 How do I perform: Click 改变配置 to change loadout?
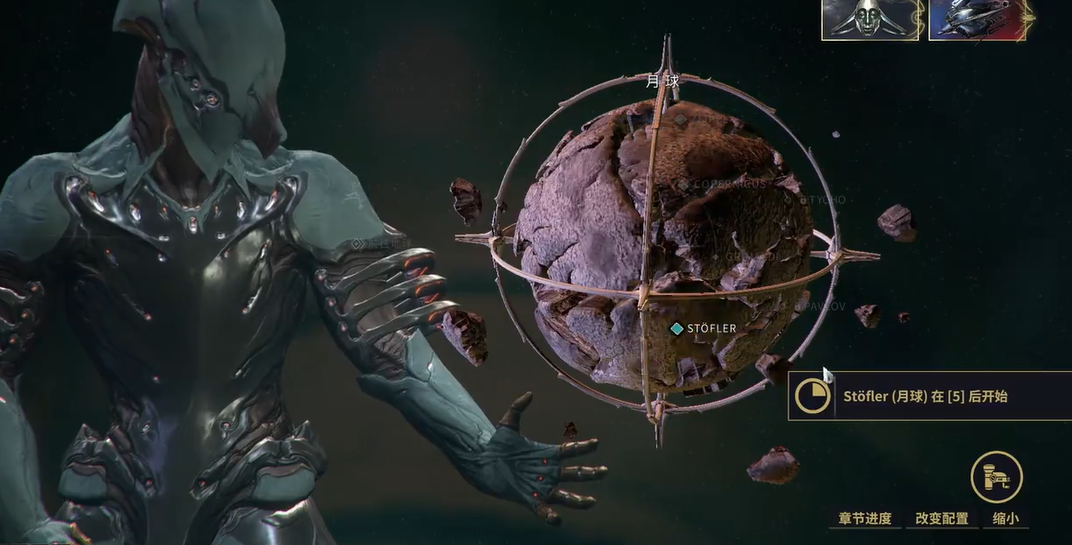pos(942,519)
